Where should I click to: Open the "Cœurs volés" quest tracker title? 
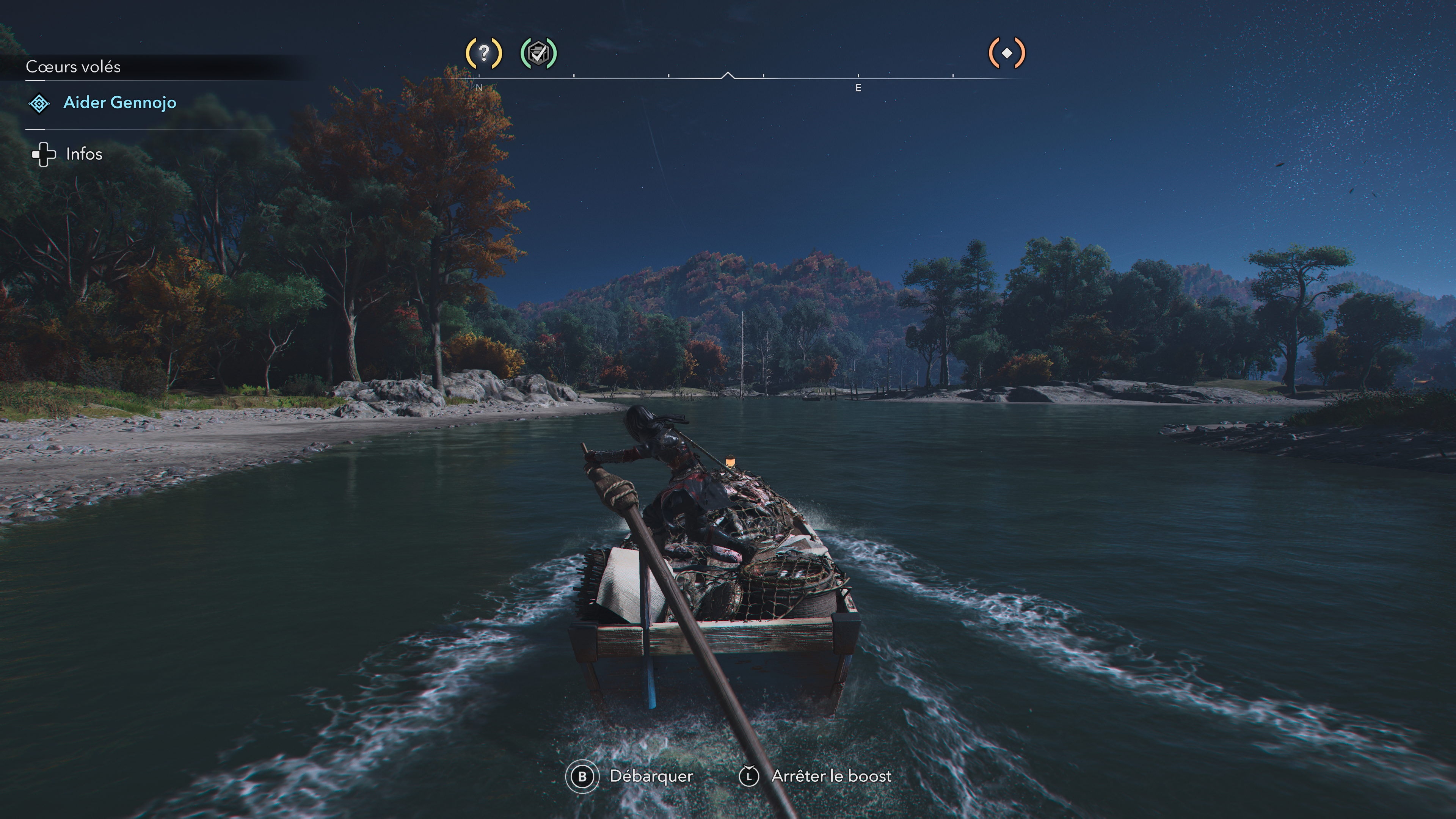coord(73,67)
